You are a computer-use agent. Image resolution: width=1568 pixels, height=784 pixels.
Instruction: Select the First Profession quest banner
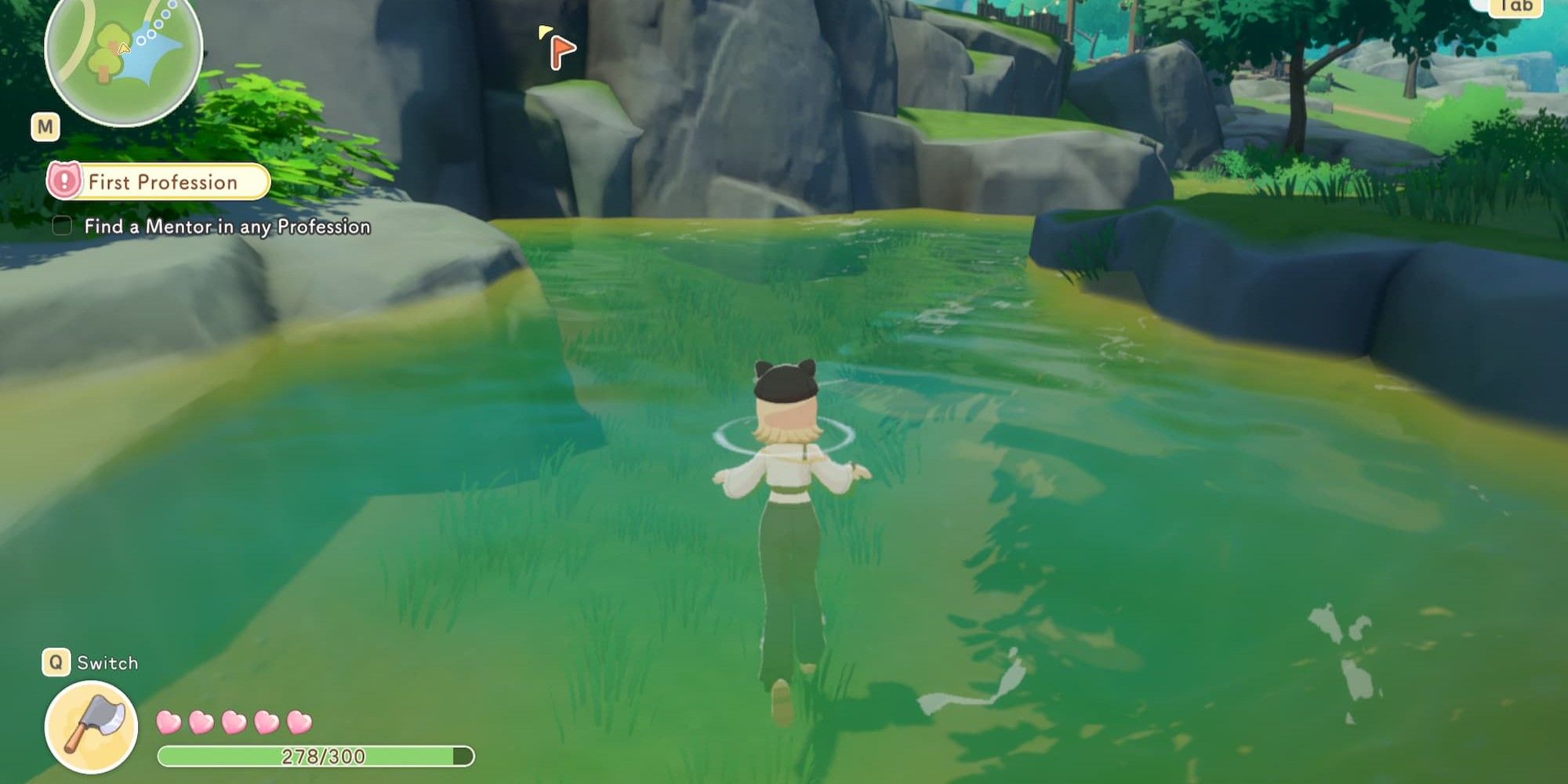click(x=159, y=182)
